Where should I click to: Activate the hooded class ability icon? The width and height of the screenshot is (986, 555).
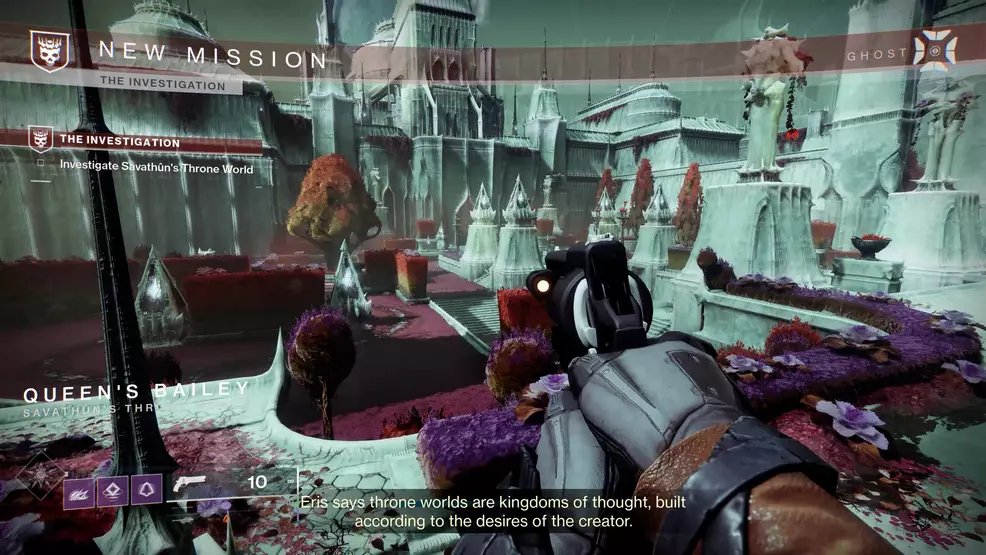[145, 490]
